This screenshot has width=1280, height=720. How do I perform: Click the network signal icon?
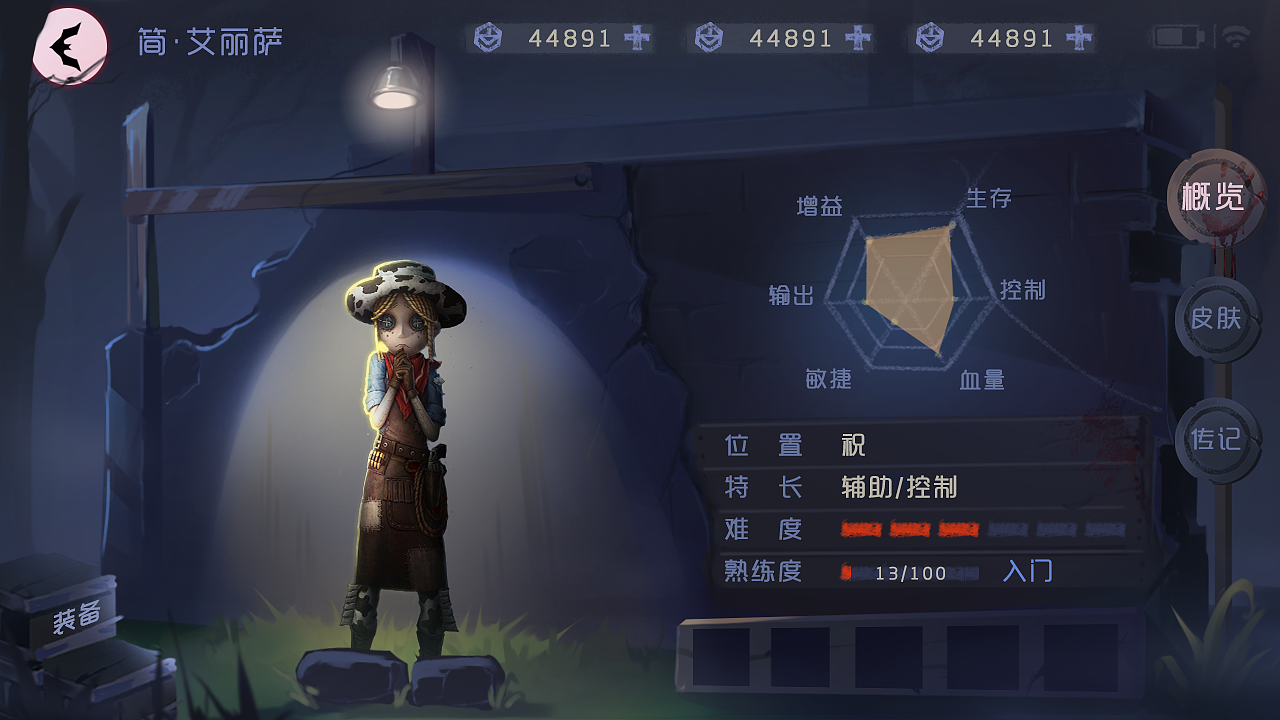pyautogui.click(x=1235, y=34)
